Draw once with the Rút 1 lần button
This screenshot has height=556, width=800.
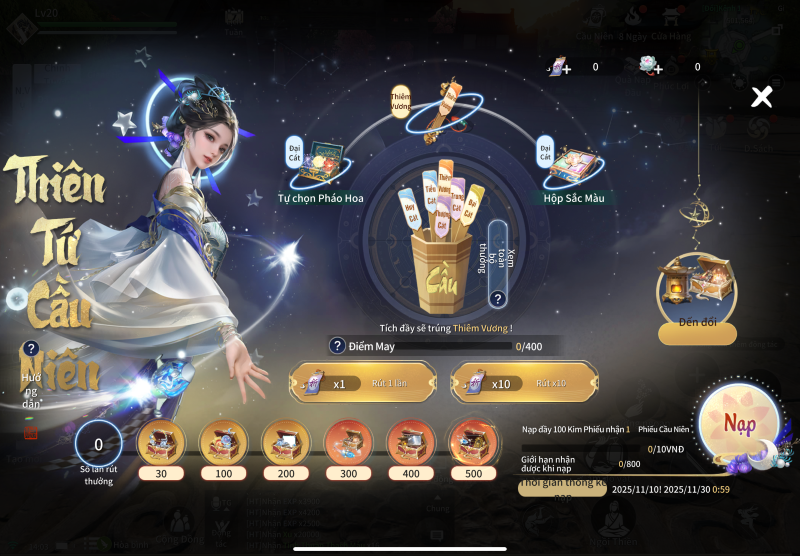coord(363,383)
